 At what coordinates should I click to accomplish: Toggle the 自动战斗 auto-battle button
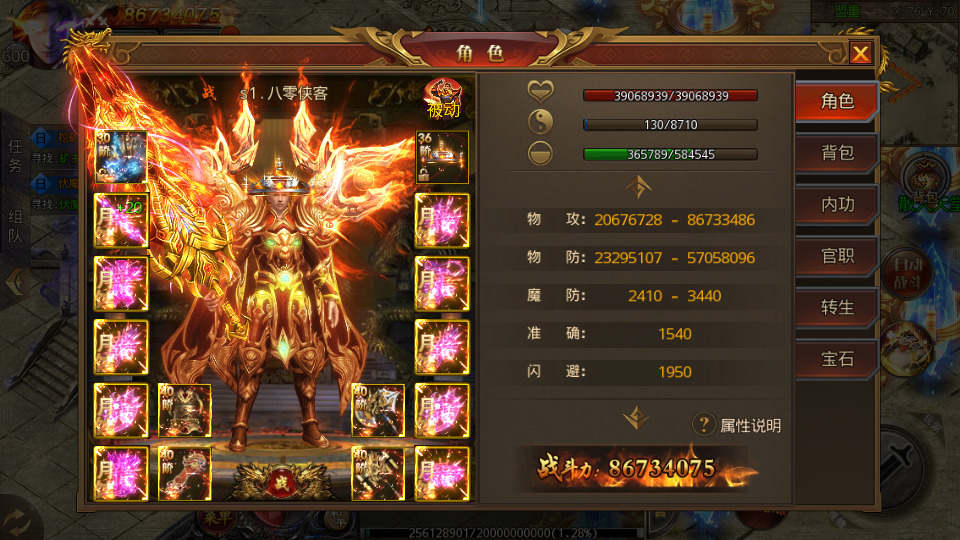pos(904,272)
